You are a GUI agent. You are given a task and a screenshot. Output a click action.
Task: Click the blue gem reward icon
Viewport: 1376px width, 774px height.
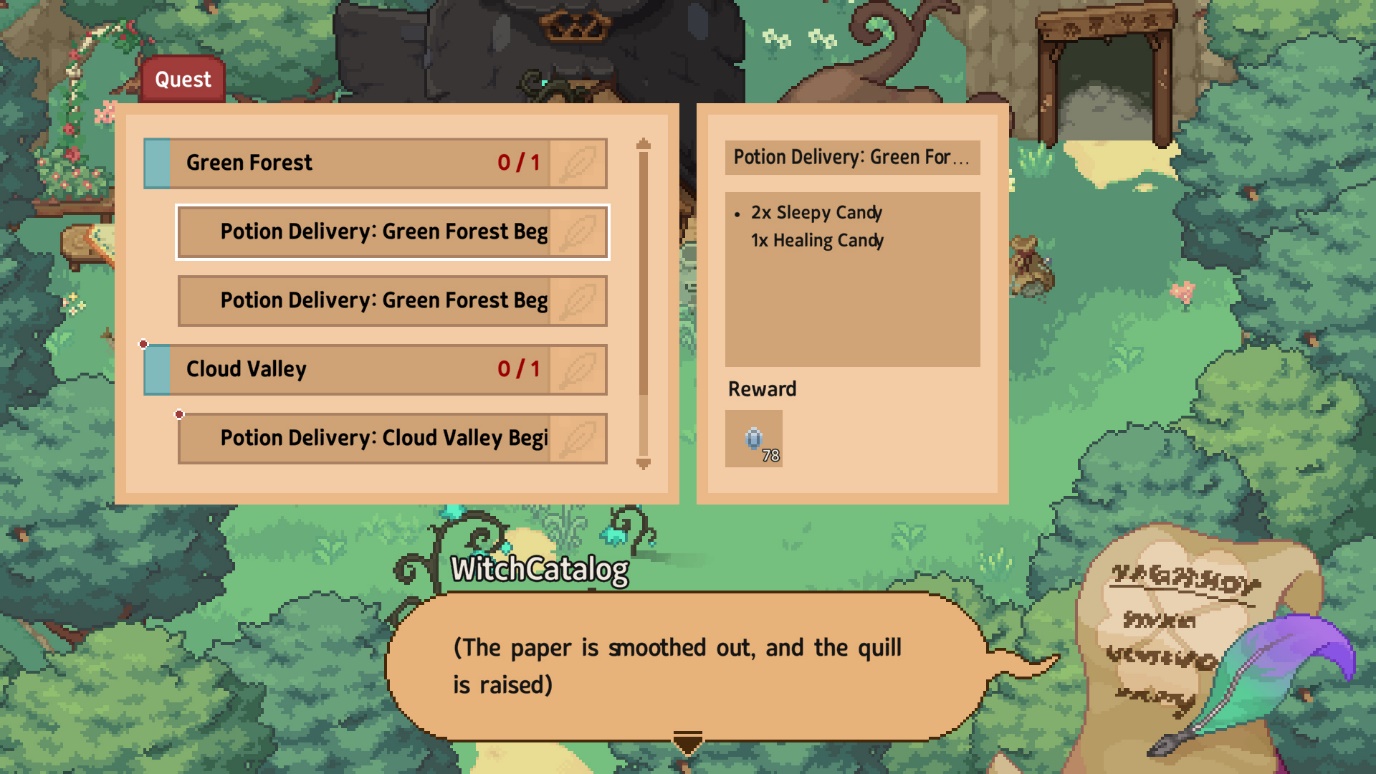754,439
